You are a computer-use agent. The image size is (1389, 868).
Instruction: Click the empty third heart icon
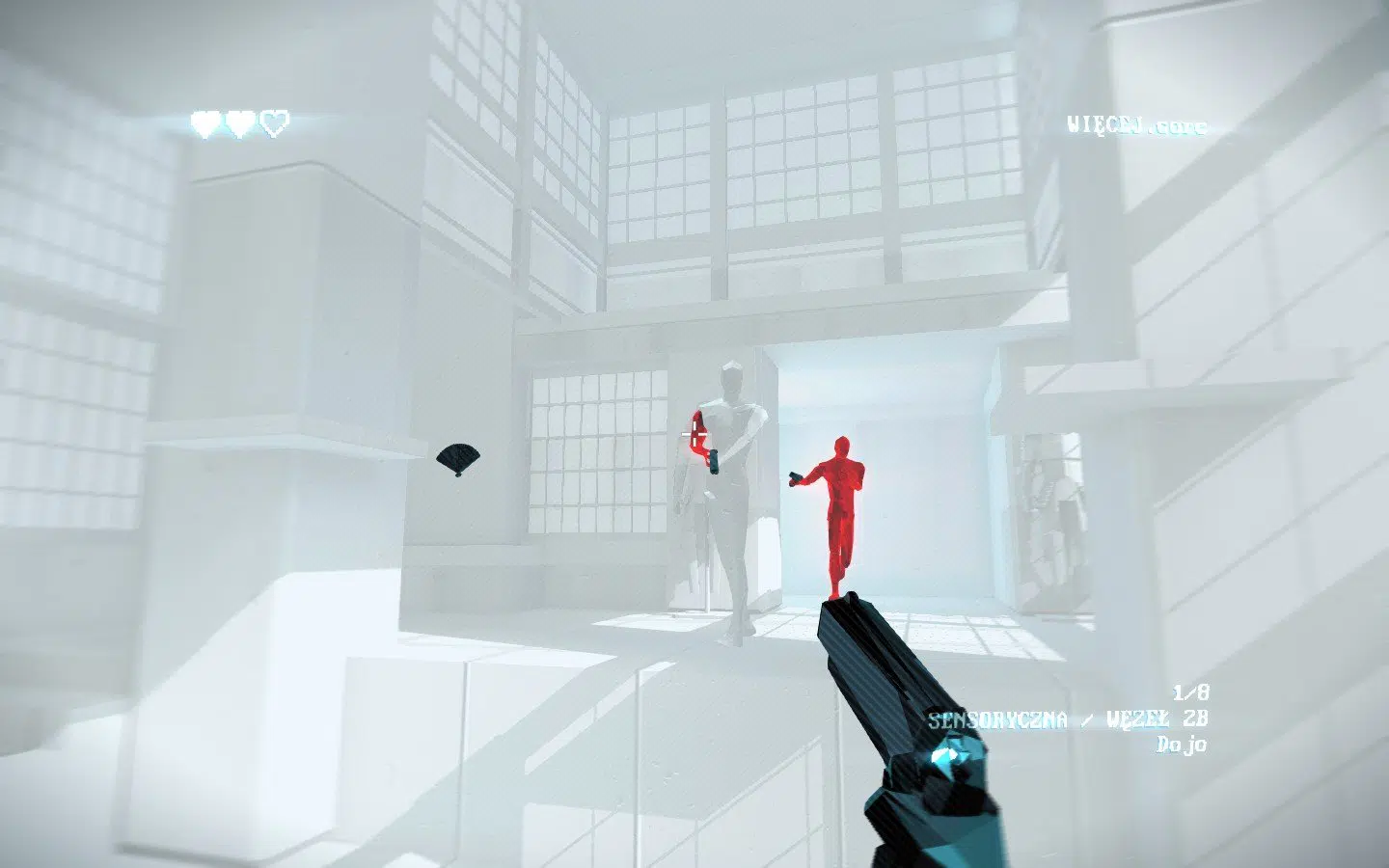coord(272,123)
